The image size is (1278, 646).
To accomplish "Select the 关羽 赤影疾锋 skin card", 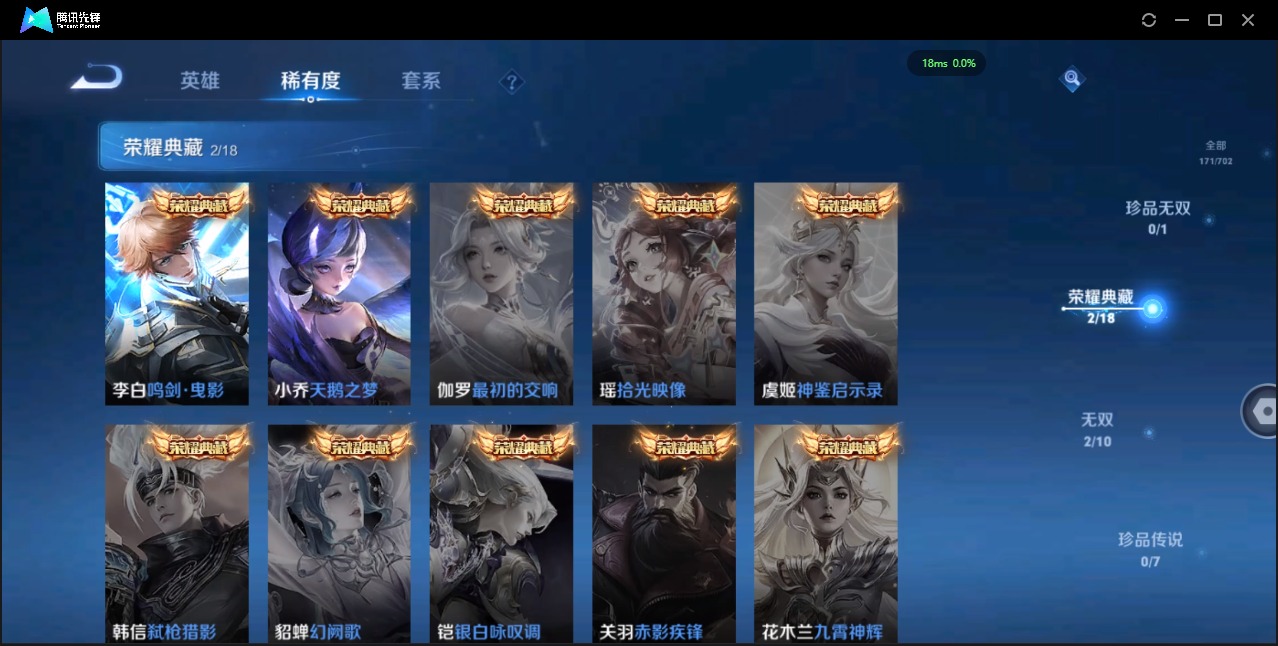I will pos(664,534).
